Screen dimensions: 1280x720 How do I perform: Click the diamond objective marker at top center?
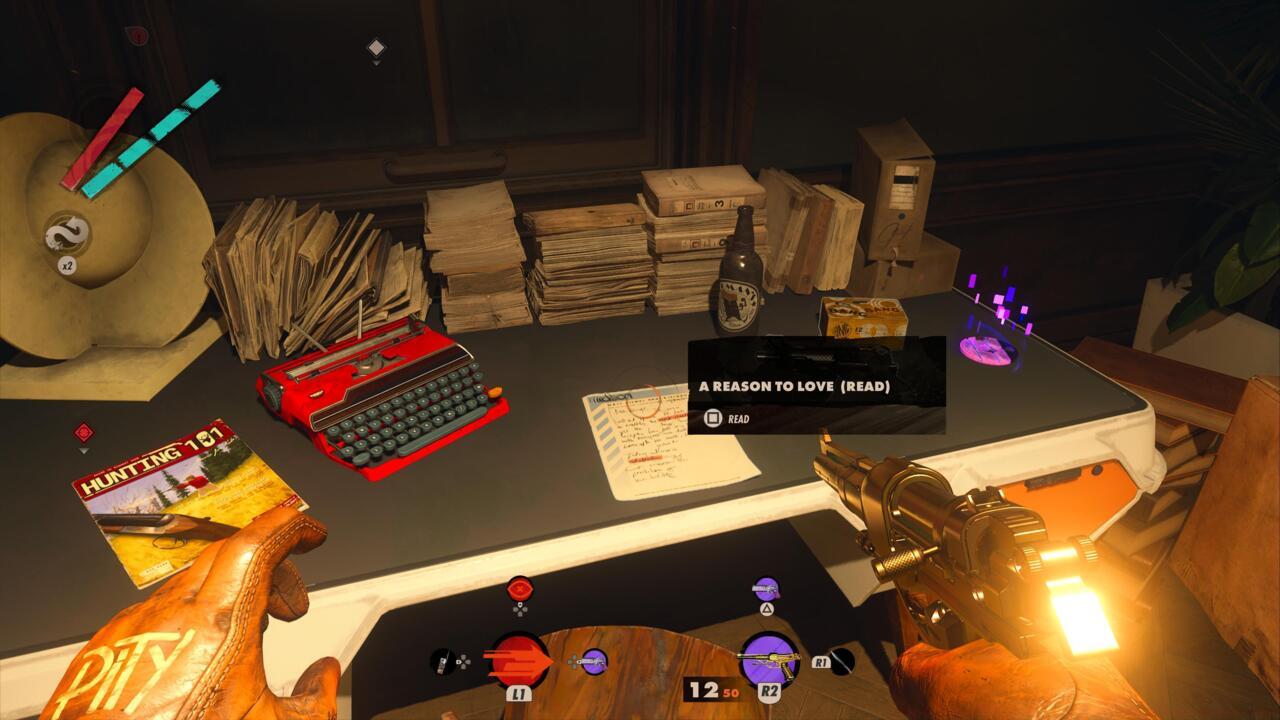(376, 45)
